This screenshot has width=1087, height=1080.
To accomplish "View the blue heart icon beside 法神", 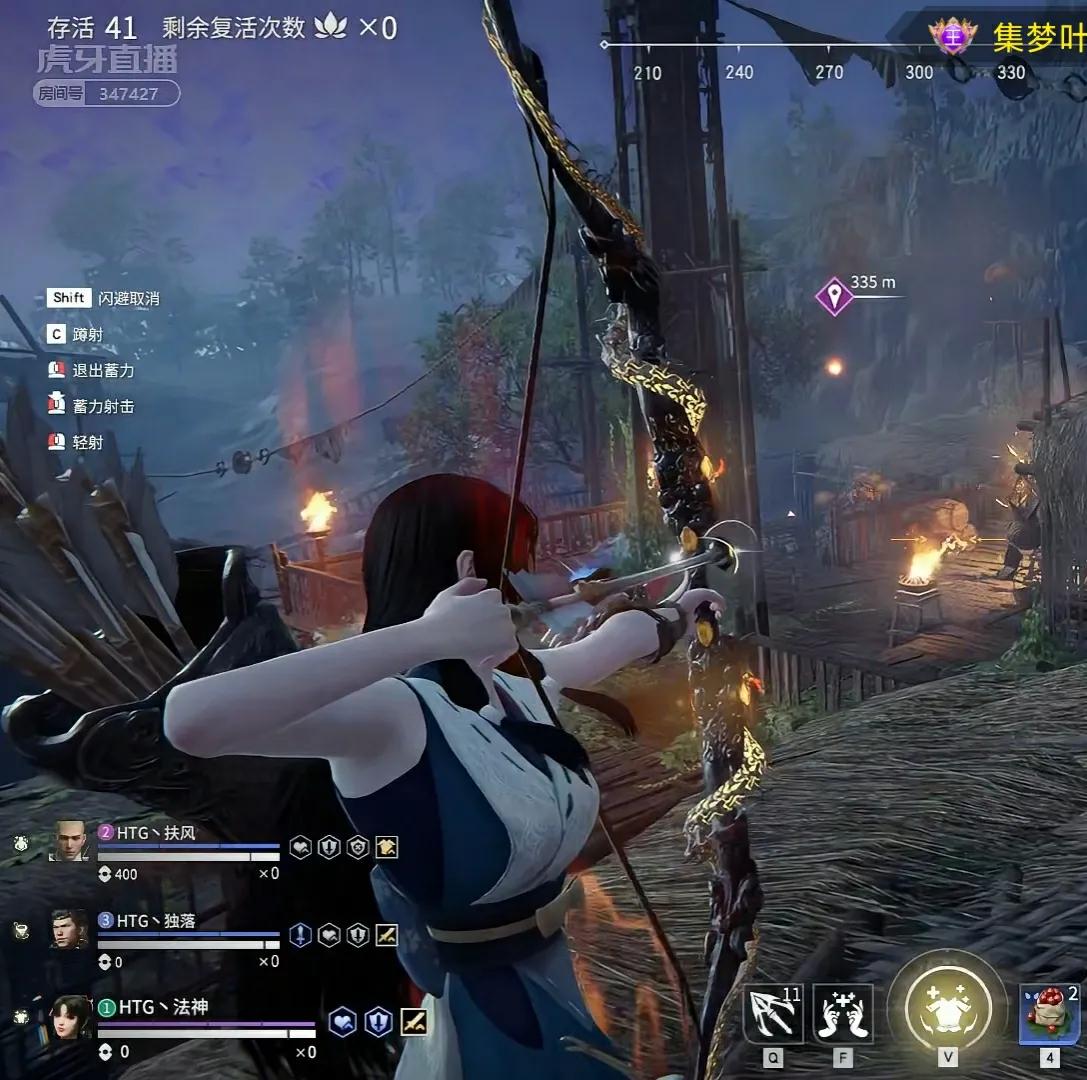I will point(343,1022).
